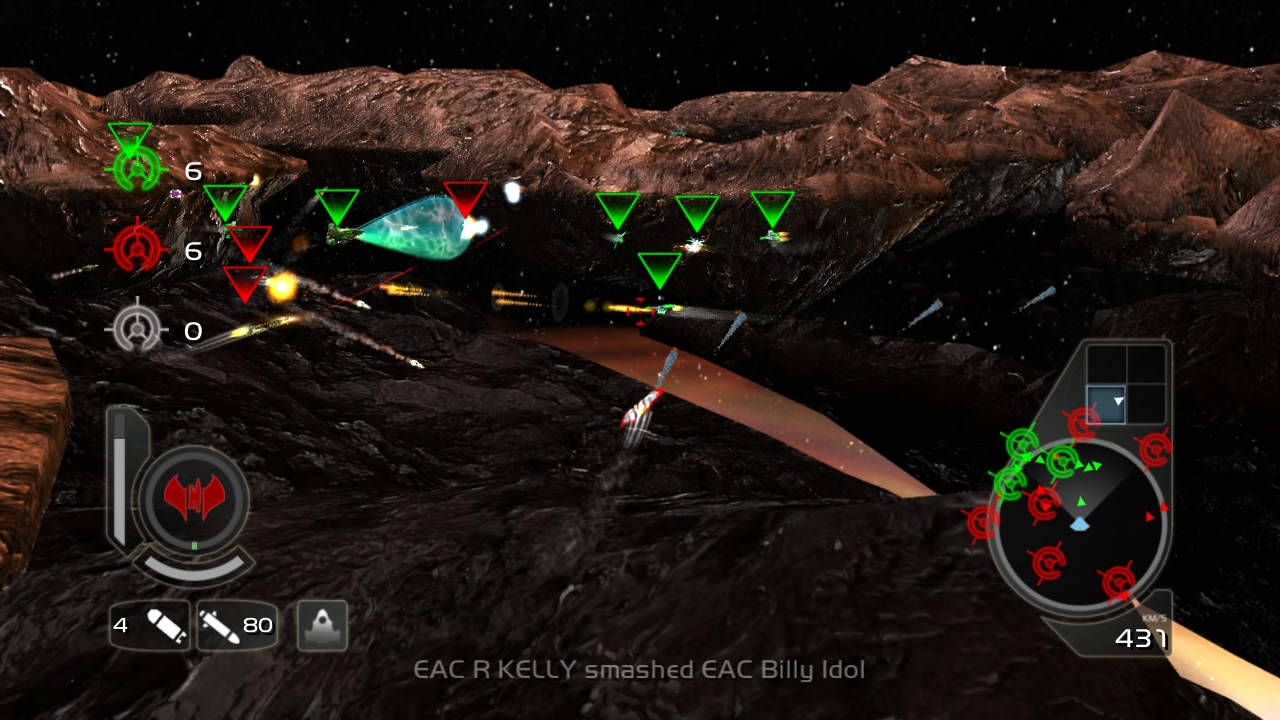Select the rocket weapon slot with 80 ammo

(x=236, y=626)
